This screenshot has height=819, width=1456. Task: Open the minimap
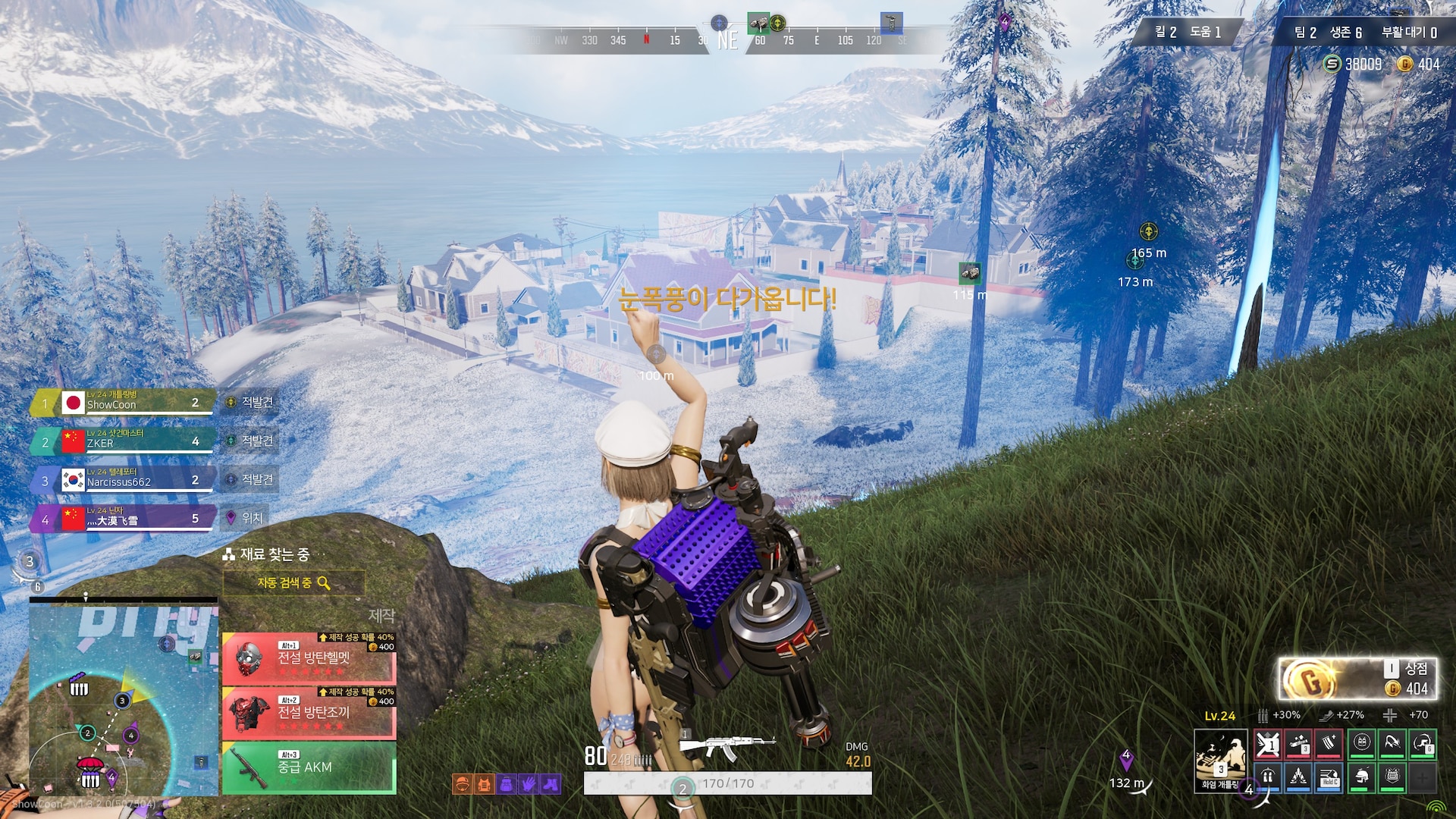124,695
